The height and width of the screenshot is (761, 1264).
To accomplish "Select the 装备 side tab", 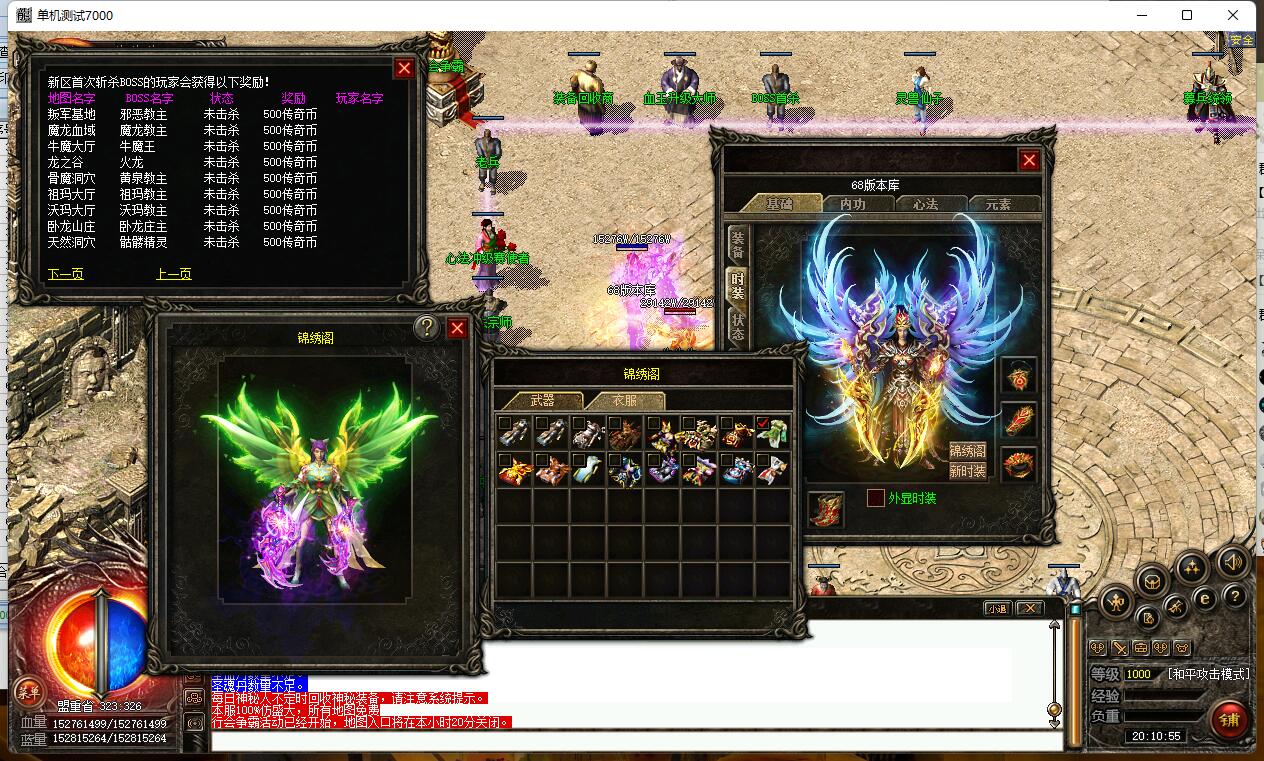I will point(738,243).
